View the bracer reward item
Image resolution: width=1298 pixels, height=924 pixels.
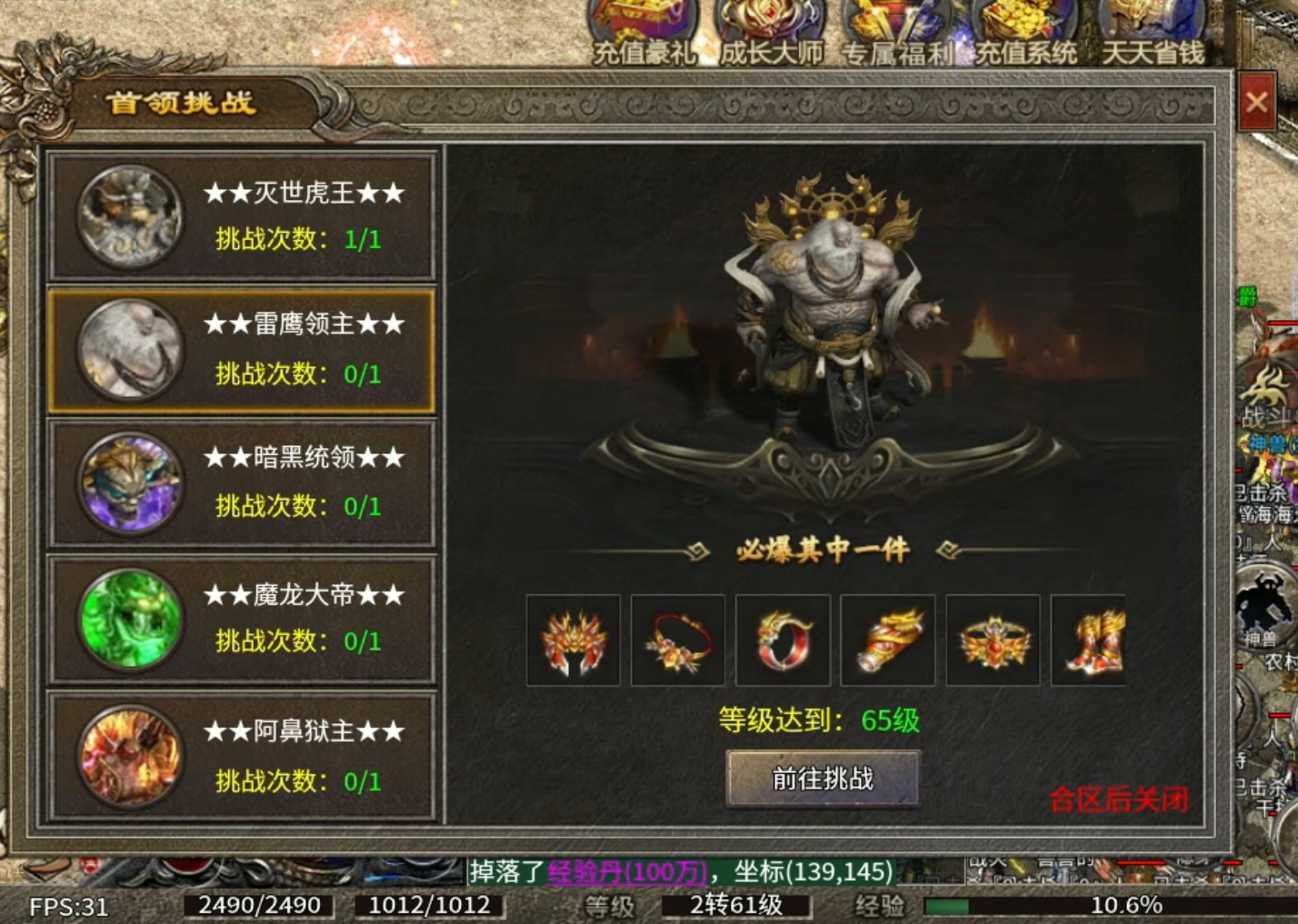[888, 641]
